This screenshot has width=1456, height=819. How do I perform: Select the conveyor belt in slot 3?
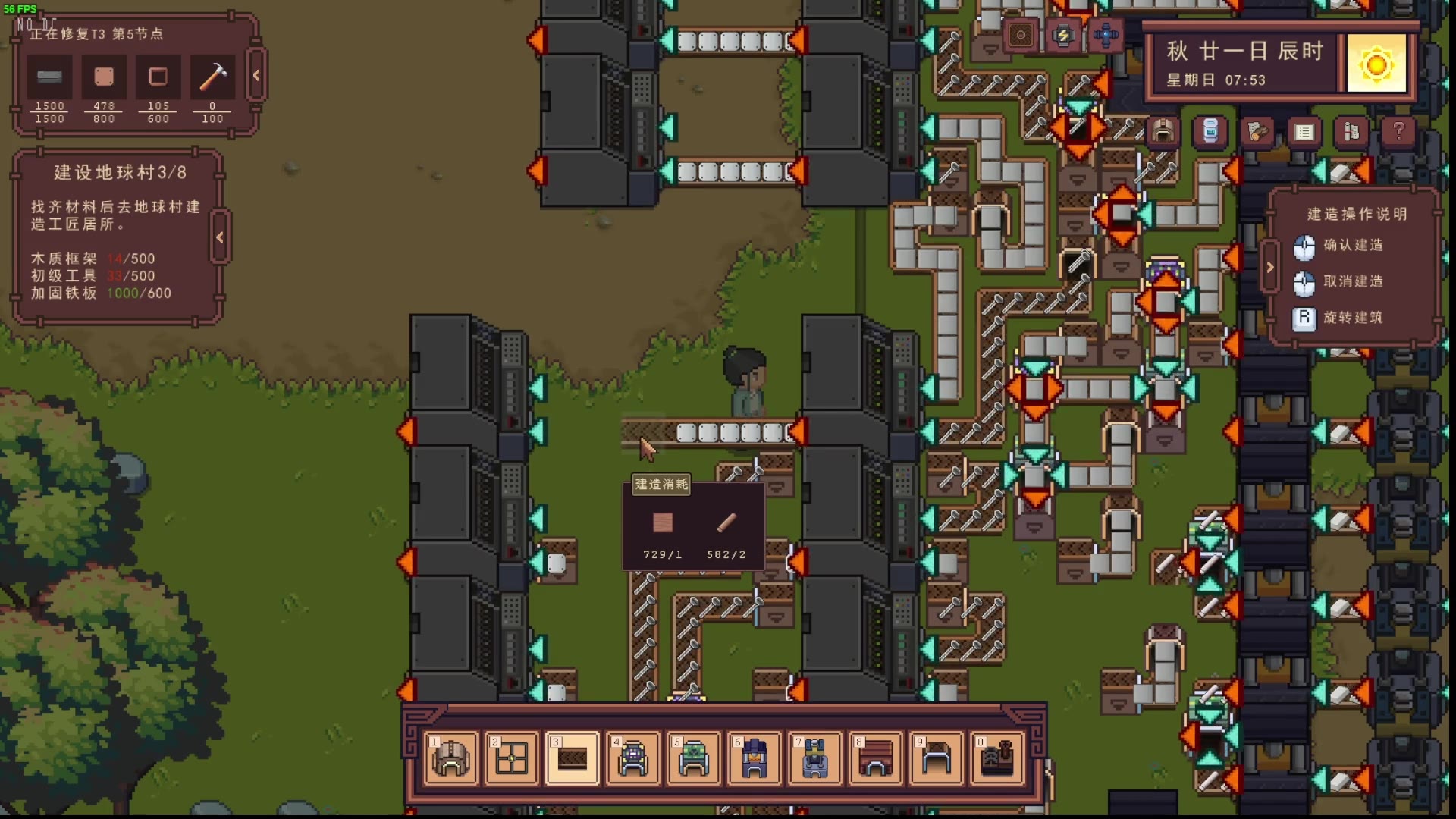coord(573,758)
